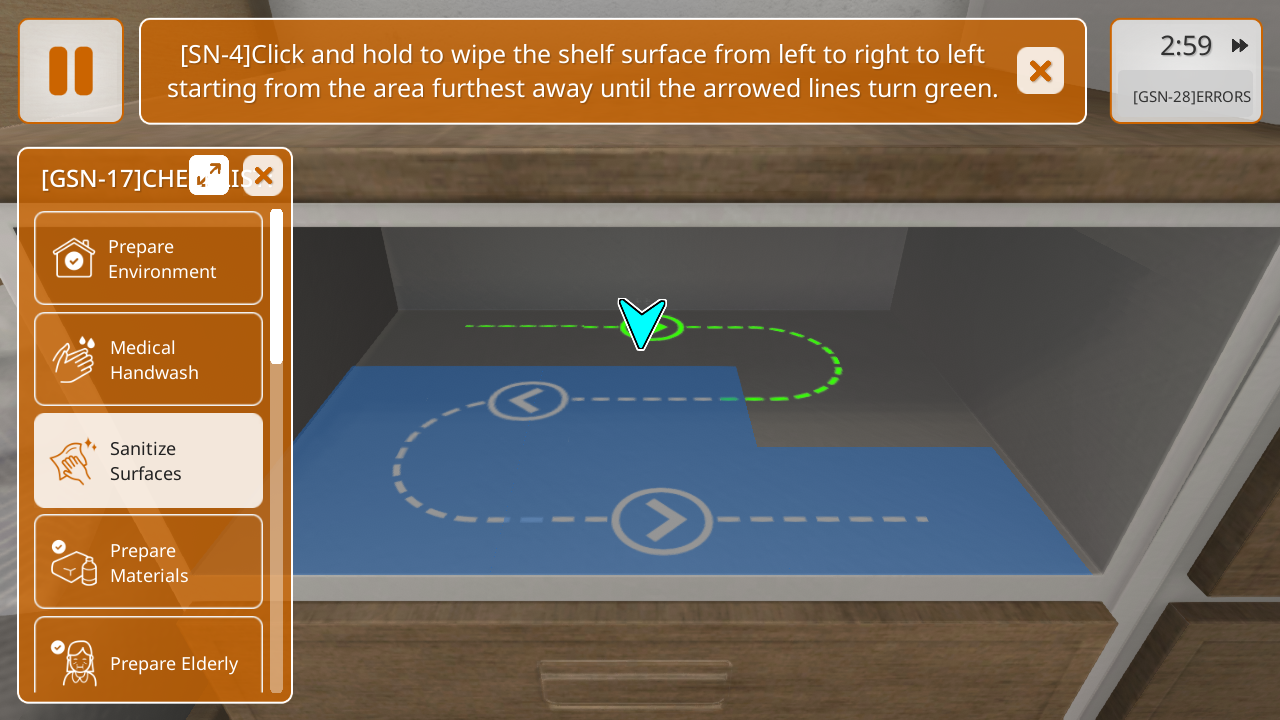
Task: Close the instruction banner
Action: 1040,71
